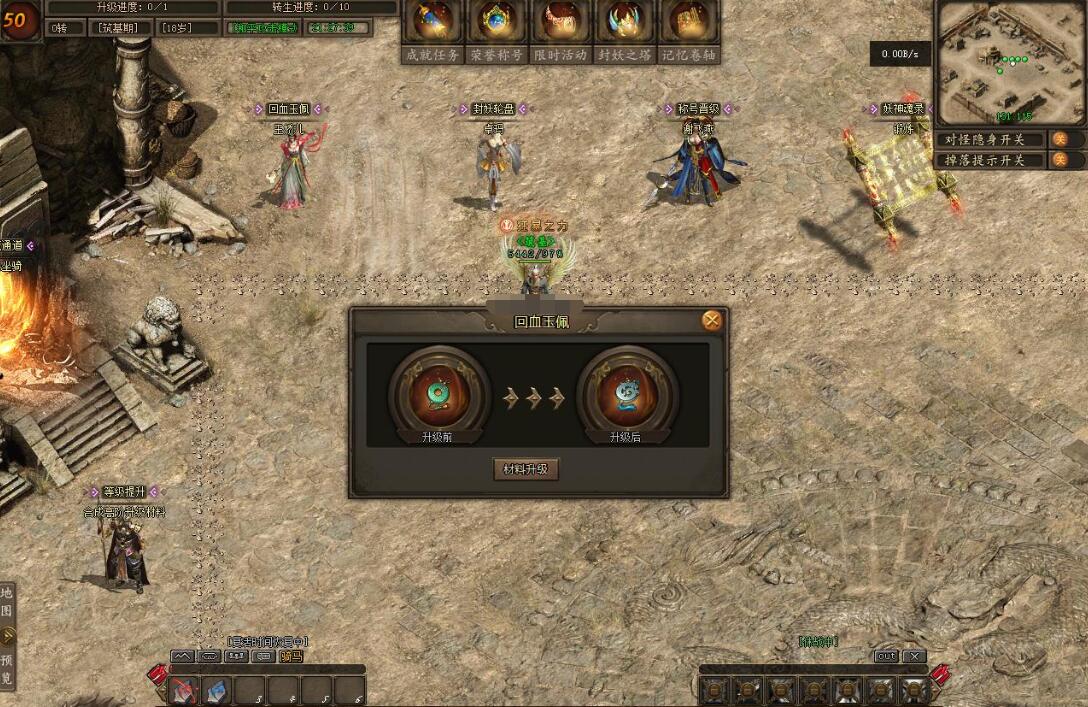The width and height of the screenshot is (1088, 707).
Task: Use the red item in the first hotbar slot
Action: tap(183, 690)
